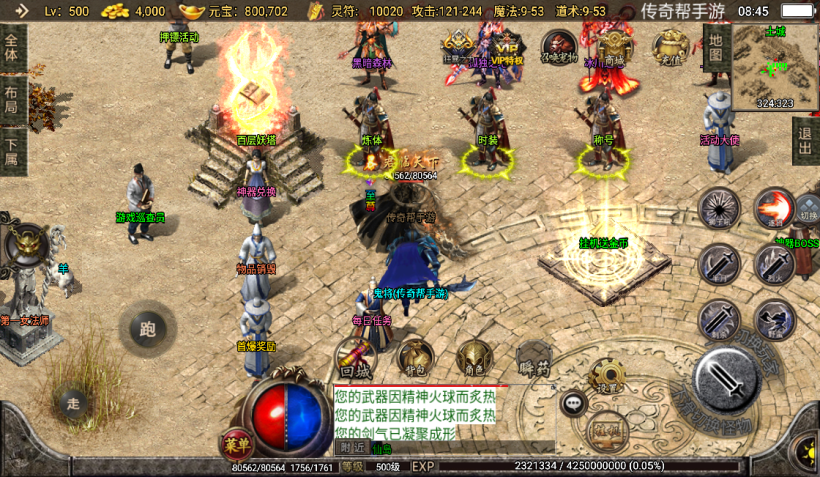Open the 充值 recharge money bag icon
The width and height of the screenshot is (820, 477).
point(668,46)
